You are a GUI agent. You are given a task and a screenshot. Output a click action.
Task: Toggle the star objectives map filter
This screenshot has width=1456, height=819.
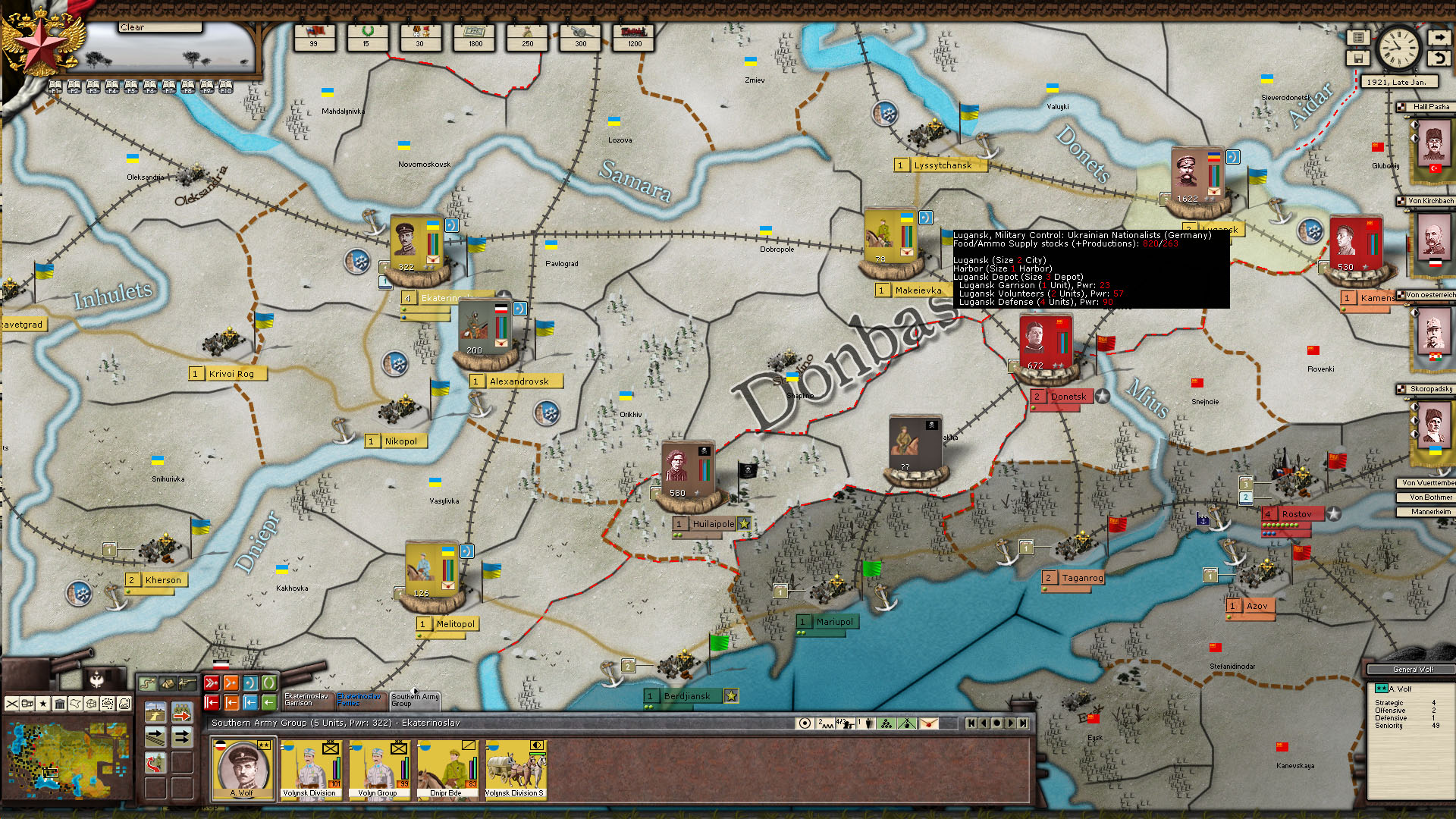coord(42,704)
